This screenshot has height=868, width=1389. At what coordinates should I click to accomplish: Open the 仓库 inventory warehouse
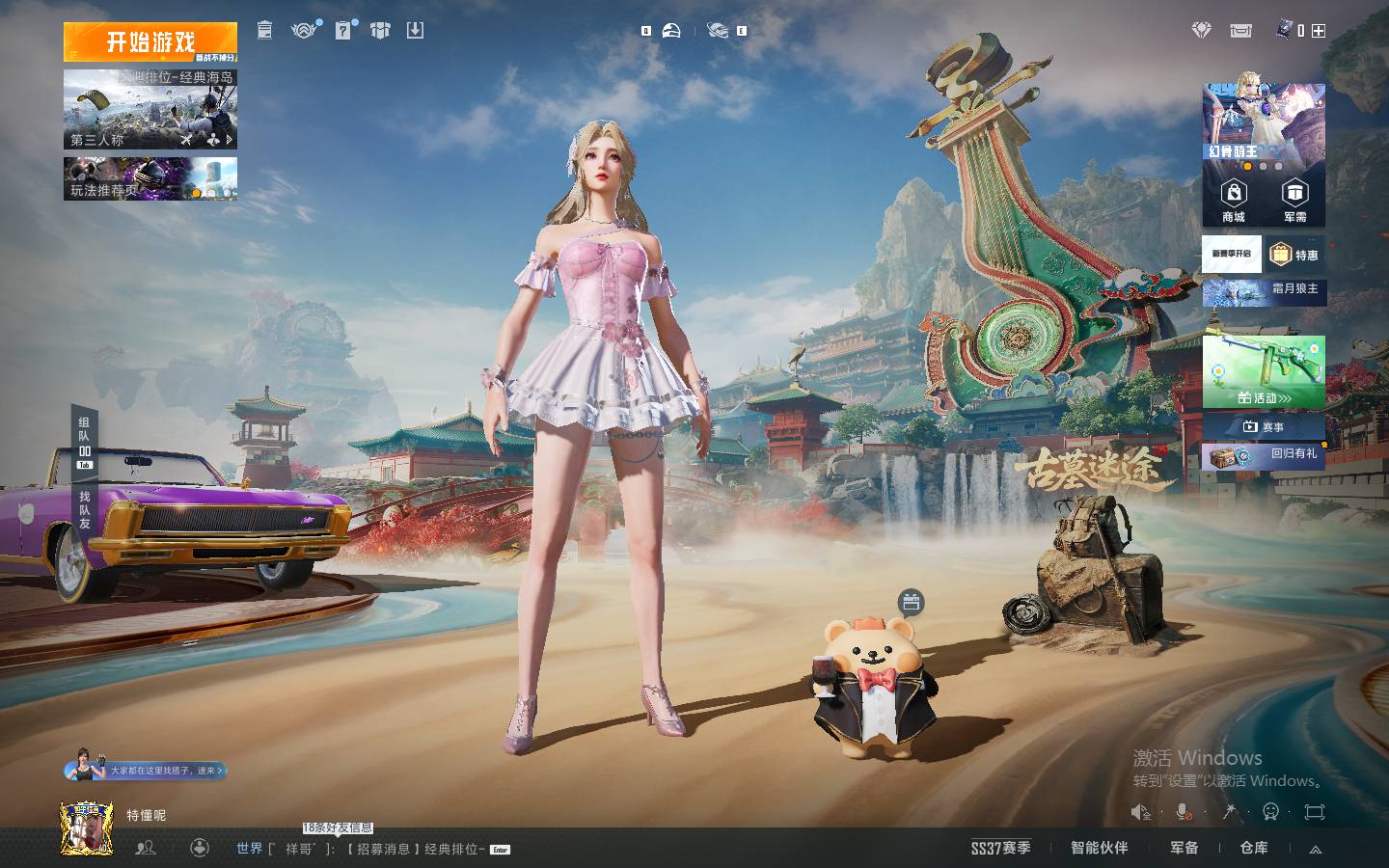[x=1254, y=848]
